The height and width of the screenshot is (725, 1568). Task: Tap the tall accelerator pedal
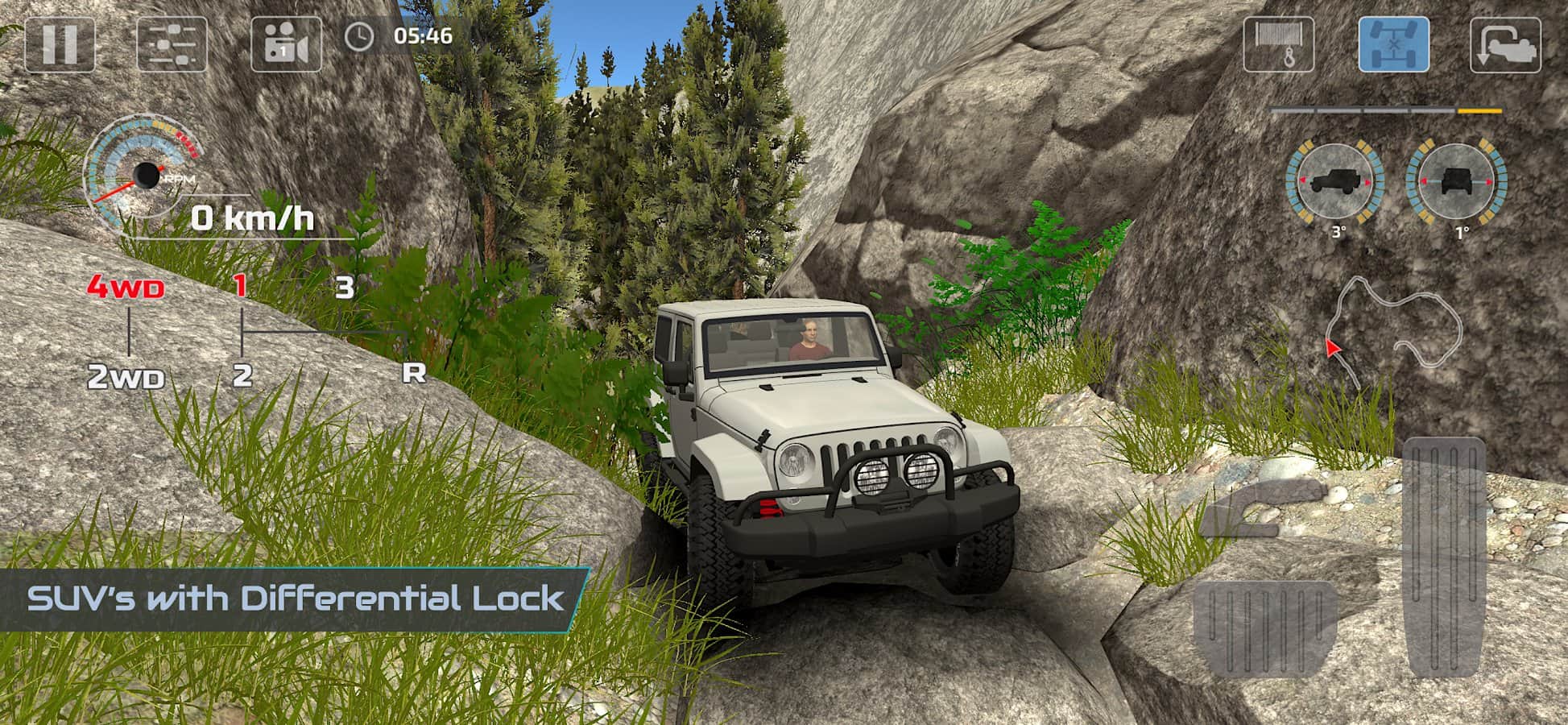[x=1443, y=558]
